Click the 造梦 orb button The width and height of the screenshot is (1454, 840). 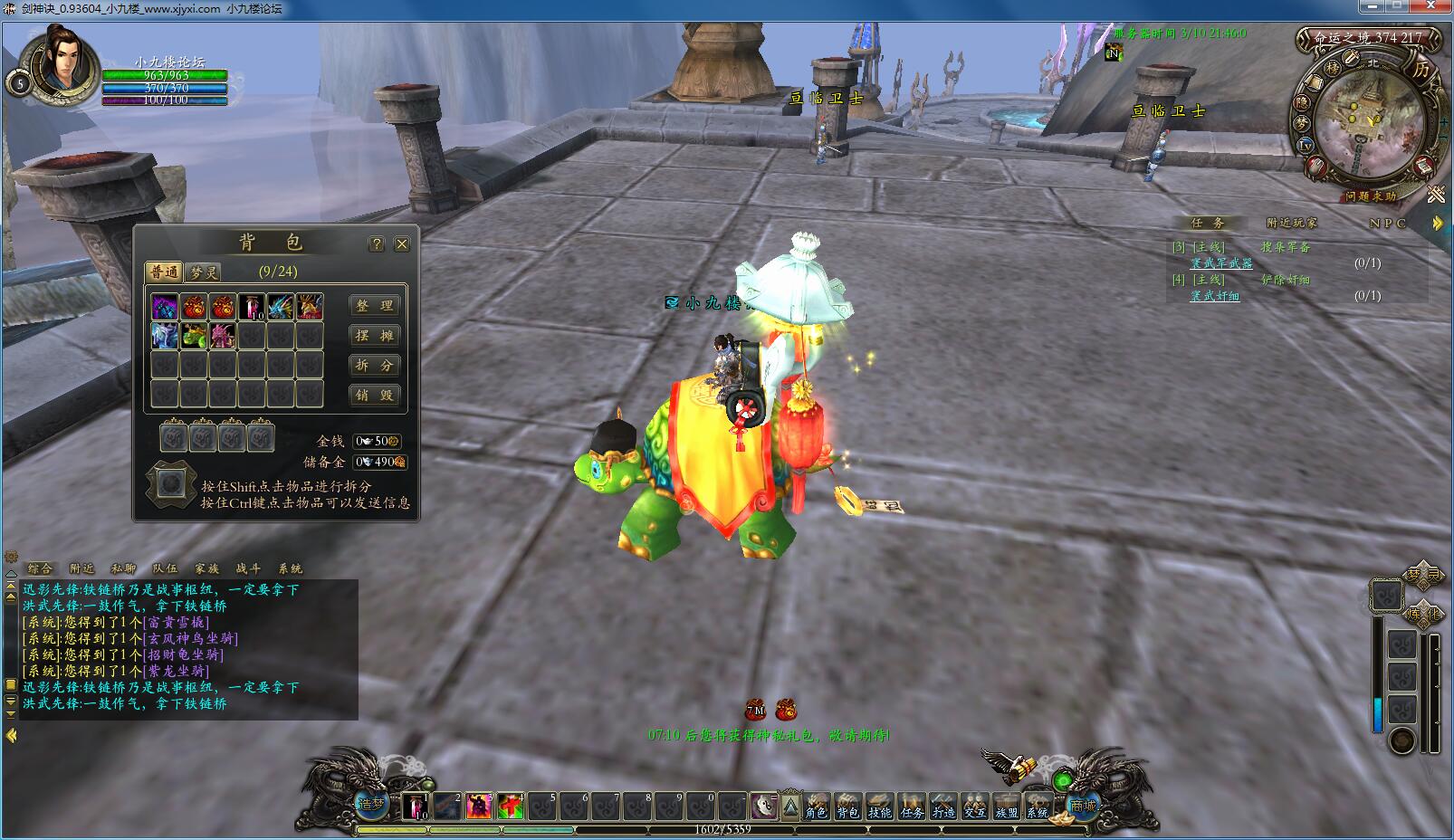[x=372, y=804]
